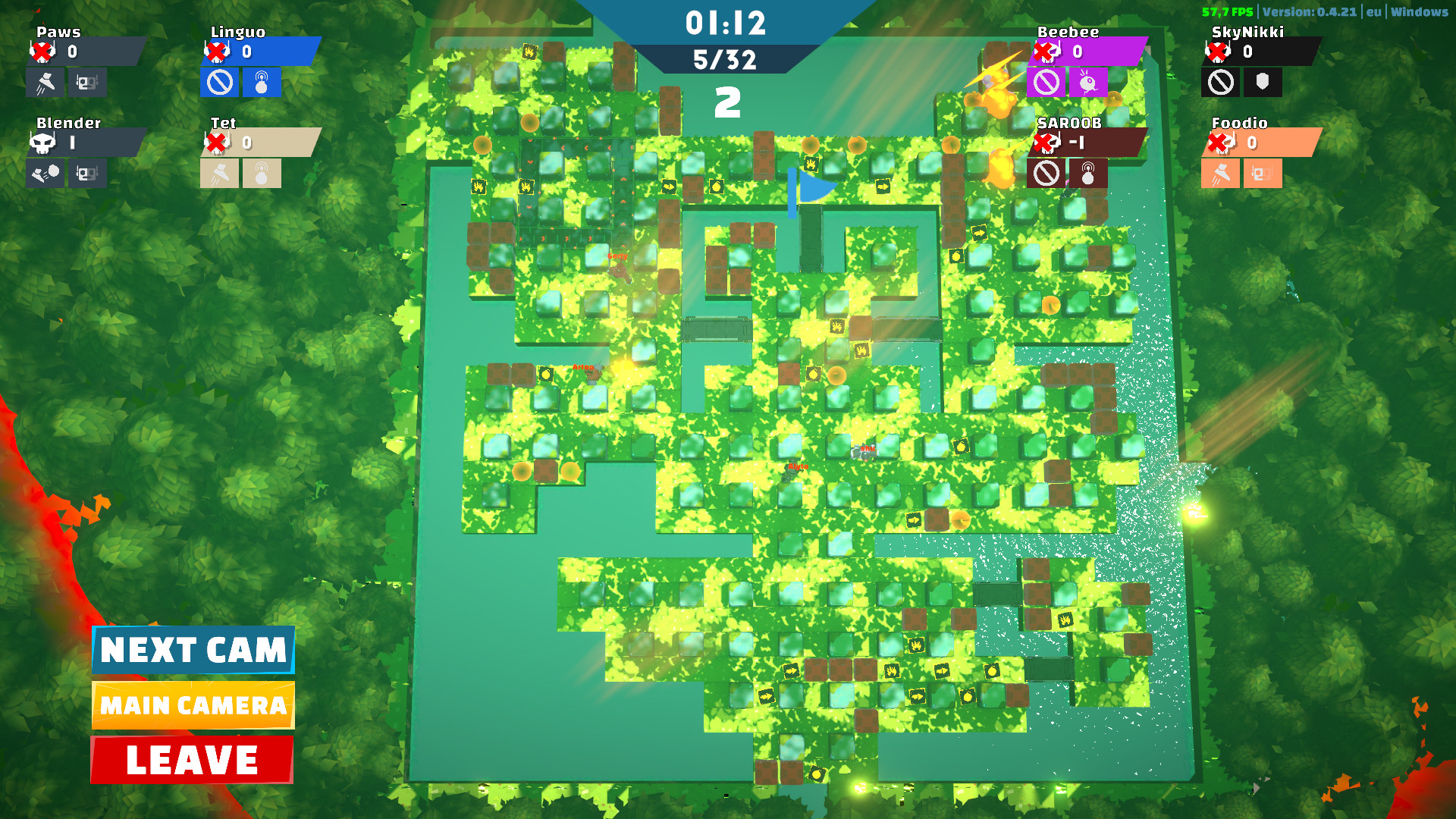
Task: Toggle Linguo's blocked ability slot
Action: (x=221, y=83)
